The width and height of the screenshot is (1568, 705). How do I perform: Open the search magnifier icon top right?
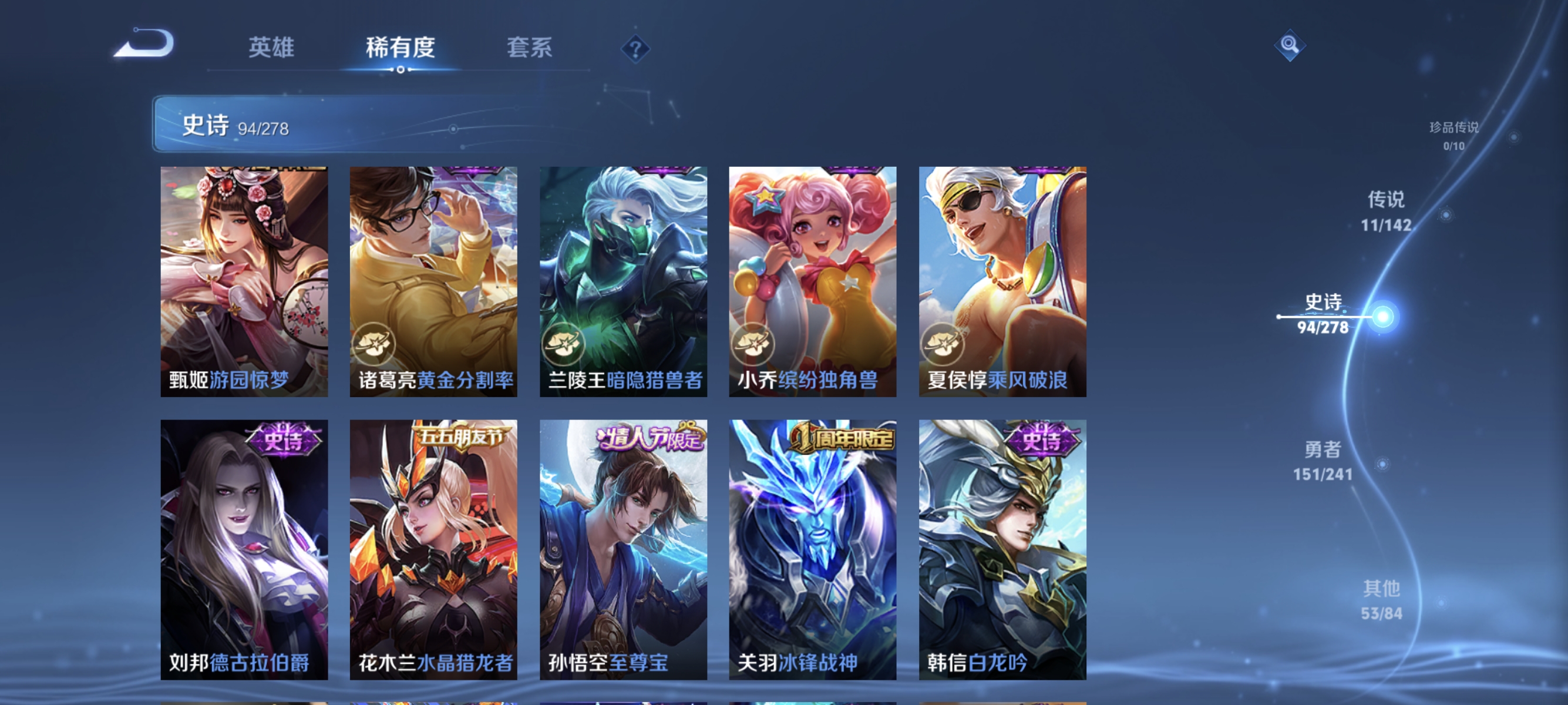(1290, 45)
